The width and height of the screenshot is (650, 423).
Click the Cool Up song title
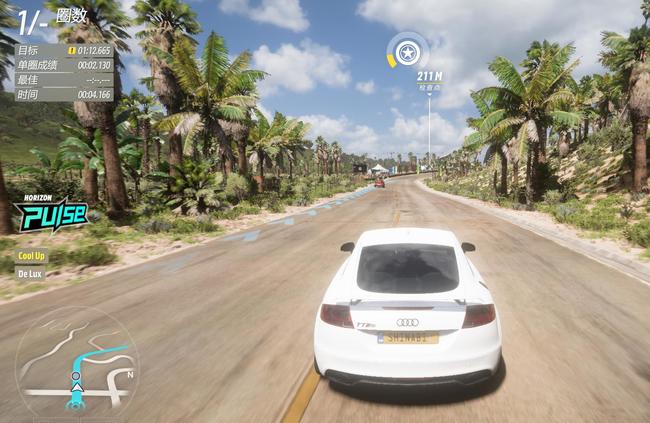pos(31,255)
